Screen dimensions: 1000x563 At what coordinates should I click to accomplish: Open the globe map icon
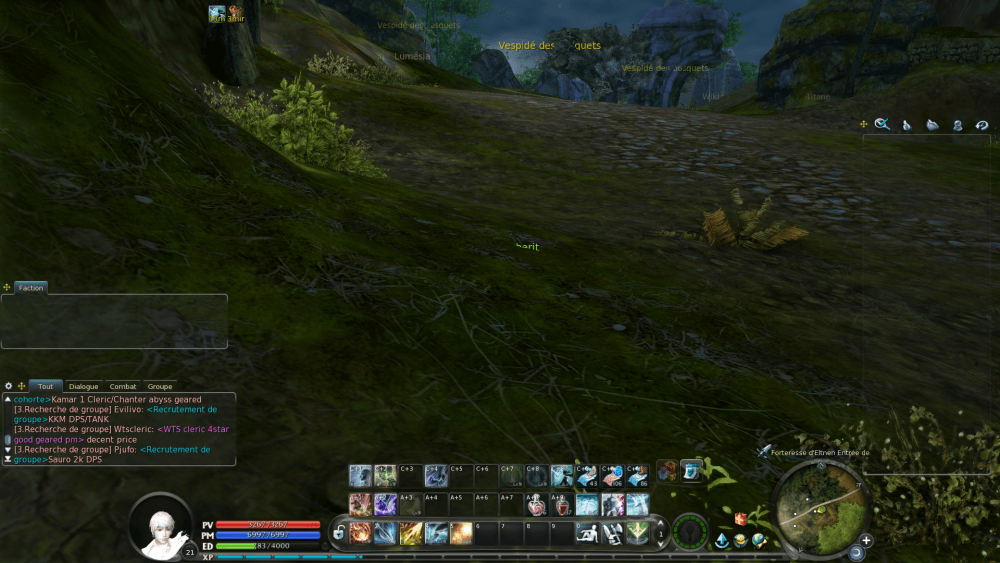point(759,541)
